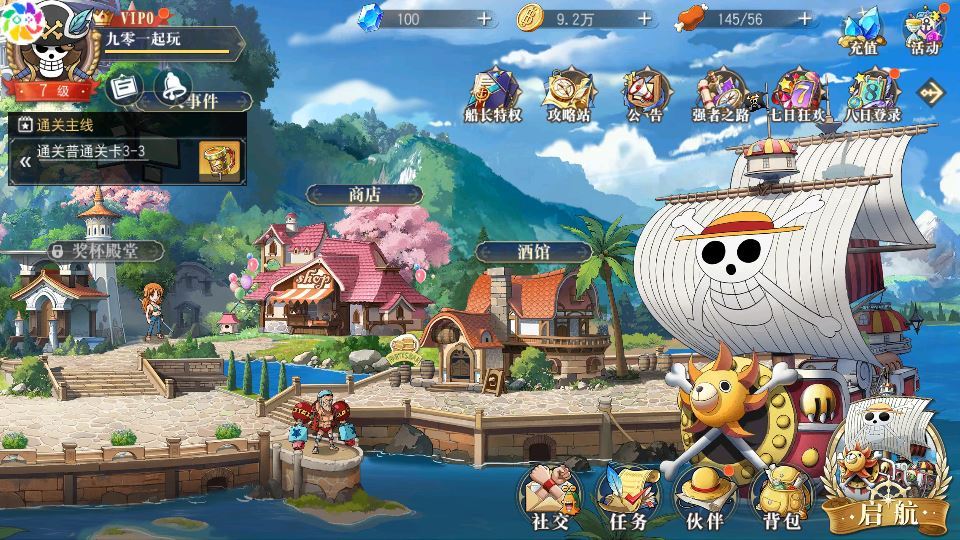Open the 公告 announcements megaphone
The image size is (960, 540).
[x=644, y=93]
